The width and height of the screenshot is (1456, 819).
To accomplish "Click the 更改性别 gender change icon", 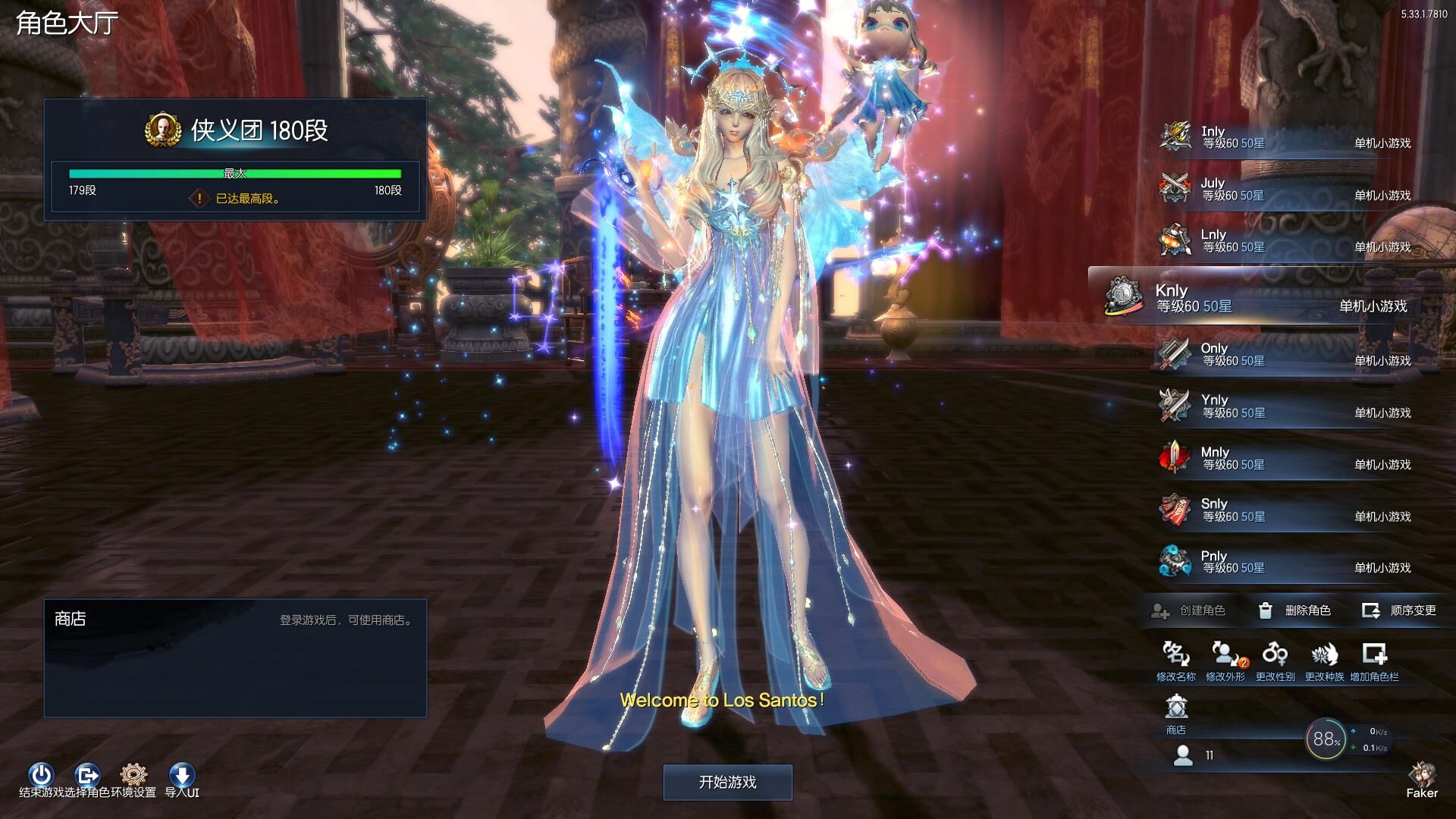I will pyautogui.click(x=1275, y=661).
